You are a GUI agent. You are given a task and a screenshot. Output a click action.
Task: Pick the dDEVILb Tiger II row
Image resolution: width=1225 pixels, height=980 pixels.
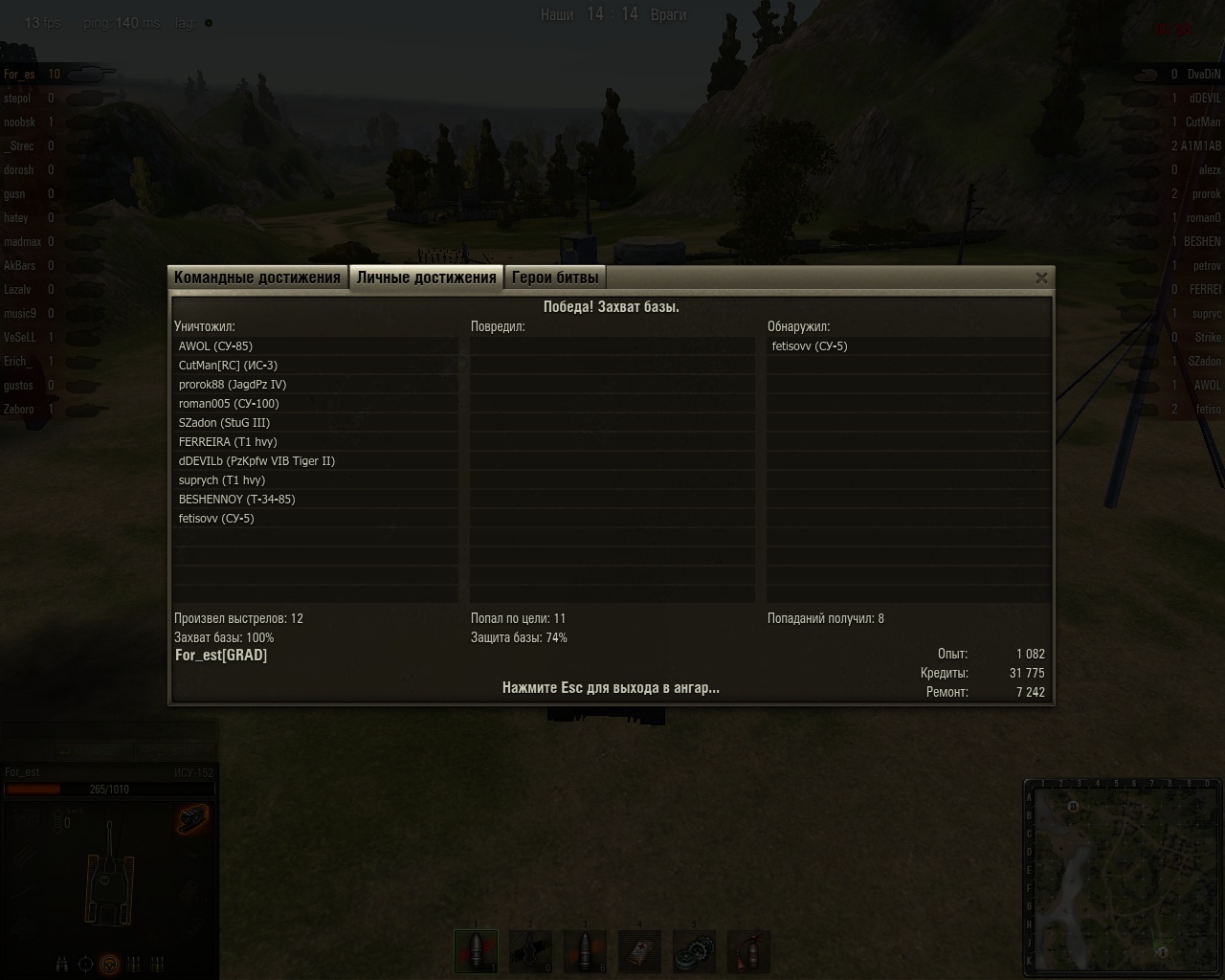[x=256, y=461]
